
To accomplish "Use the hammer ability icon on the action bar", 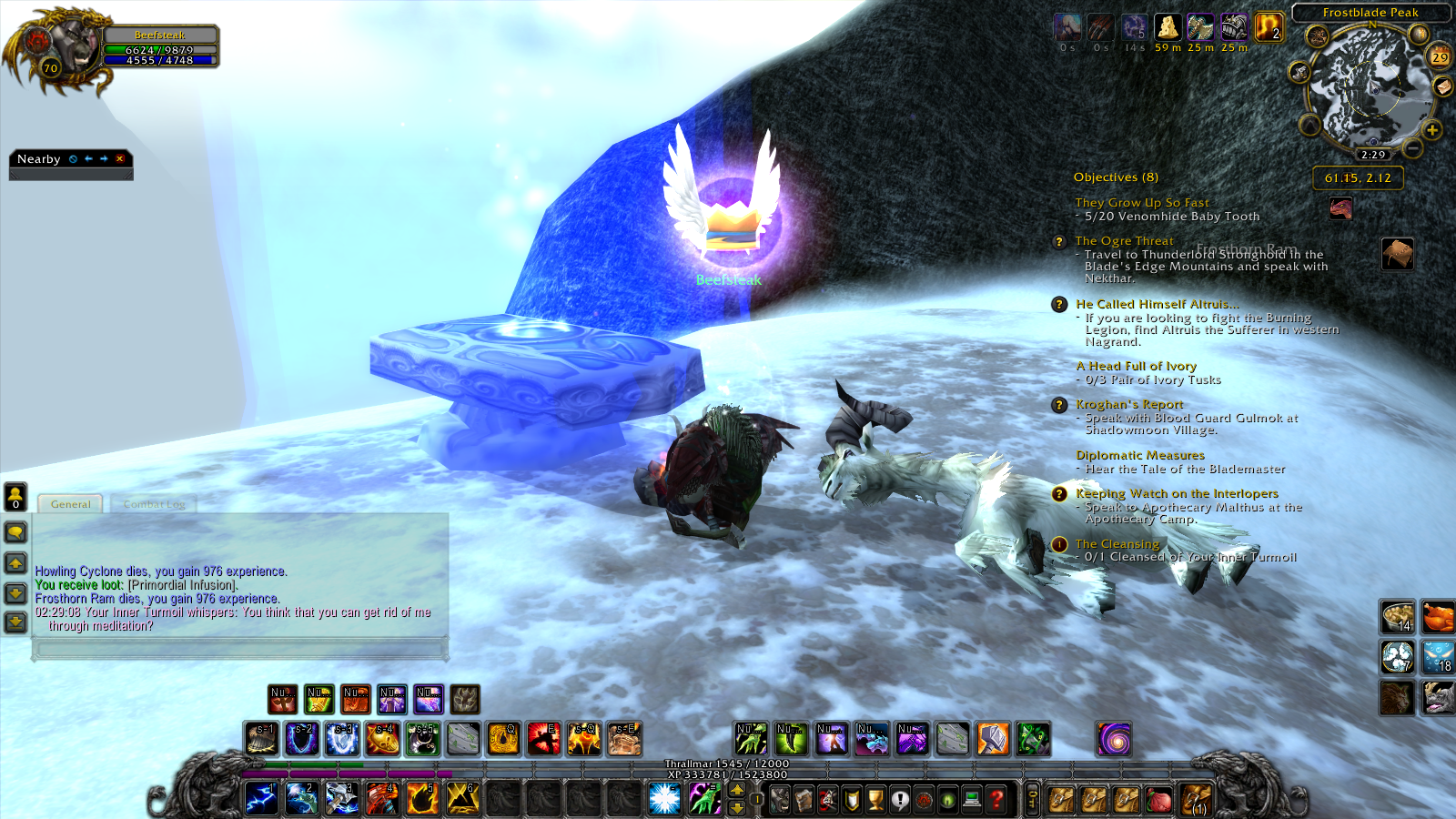I will tap(993, 739).
